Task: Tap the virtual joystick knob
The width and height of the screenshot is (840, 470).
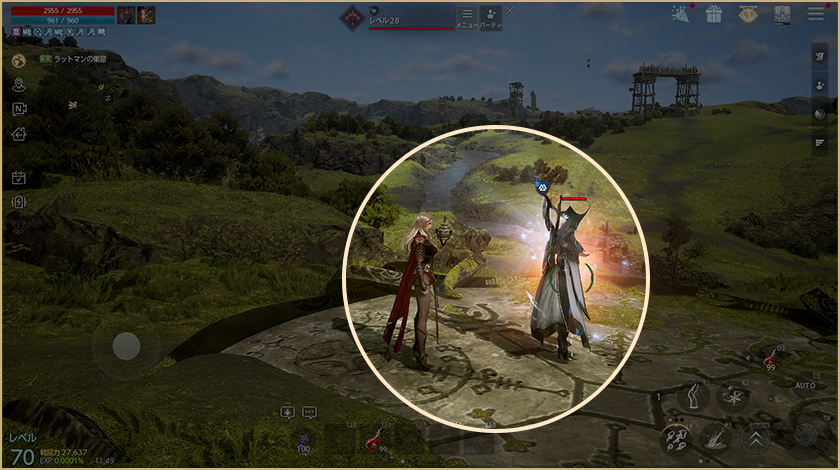Action: [126, 346]
